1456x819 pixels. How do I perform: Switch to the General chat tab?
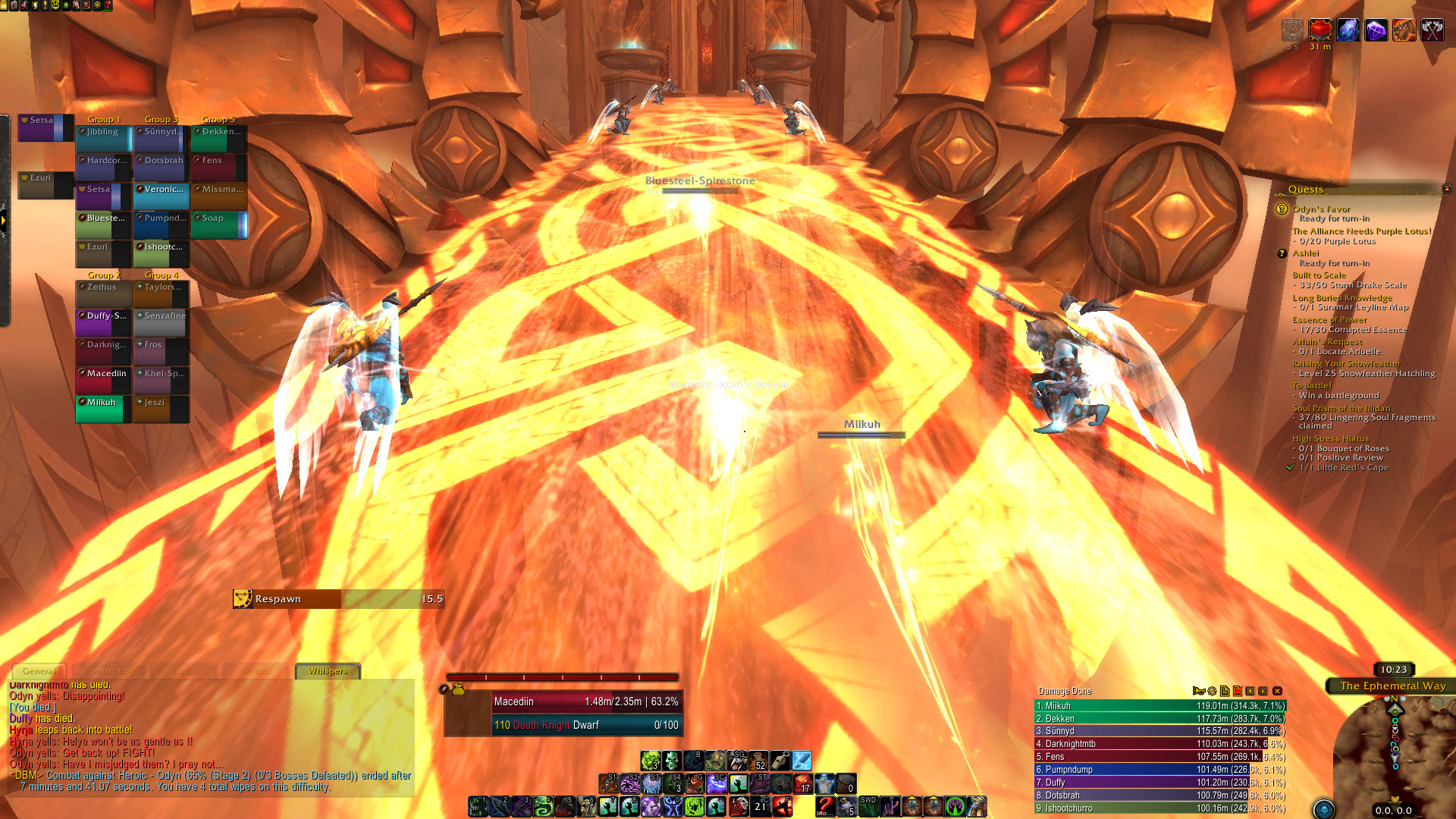39,671
